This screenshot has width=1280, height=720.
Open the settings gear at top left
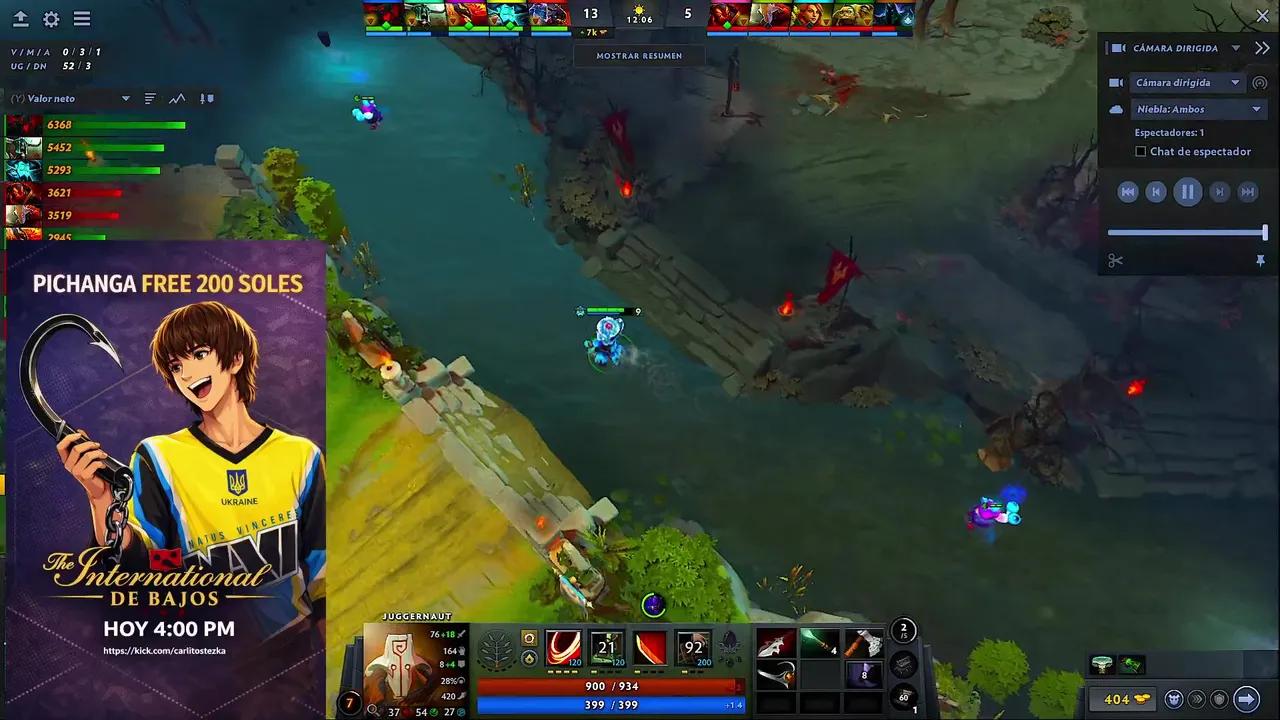point(50,18)
